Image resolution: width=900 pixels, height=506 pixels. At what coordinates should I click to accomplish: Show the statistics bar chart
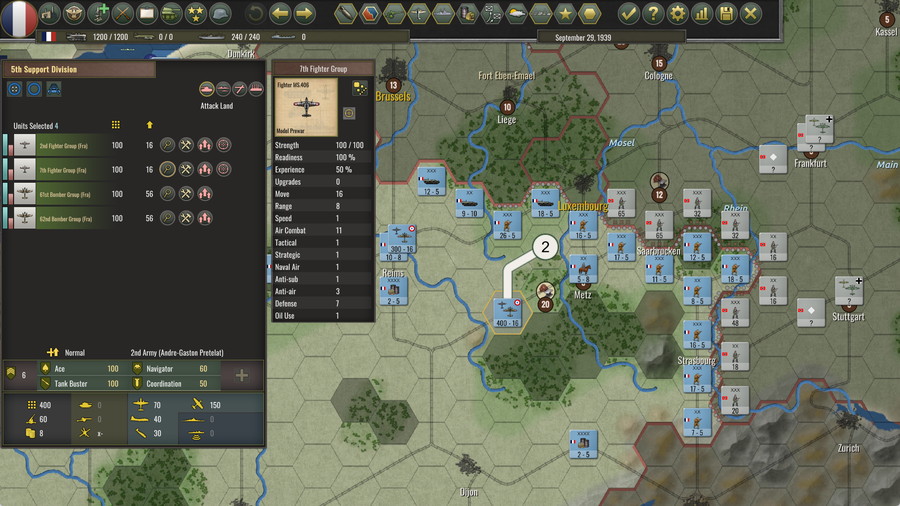702,14
